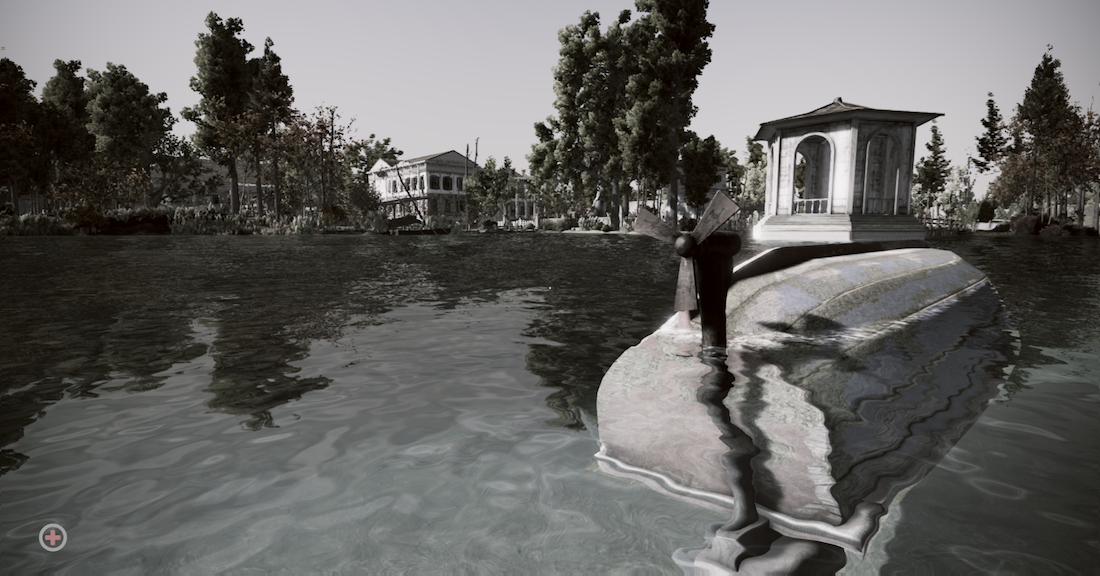Click the circular red plus icon
Viewport: 1100px width, 576px height.
tap(52, 537)
